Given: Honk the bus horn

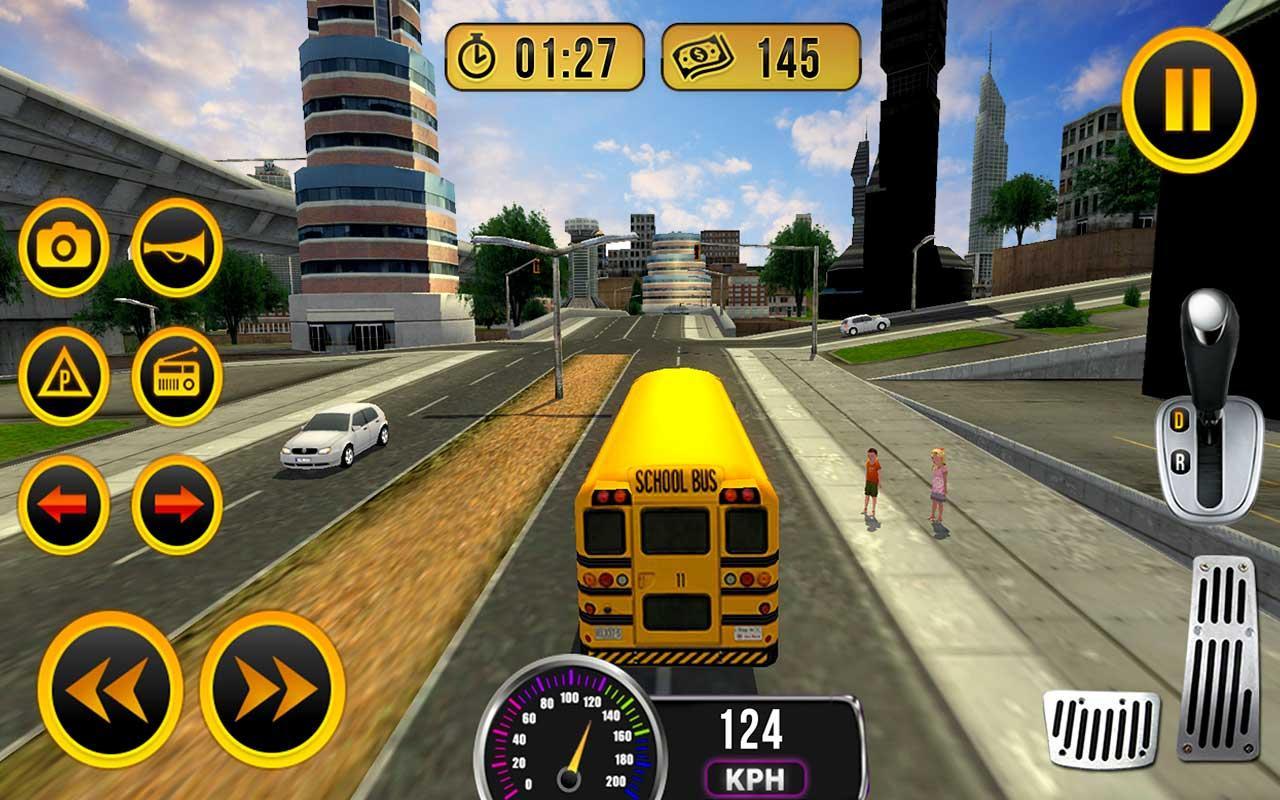Looking at the screenshot, I should 177,247.
